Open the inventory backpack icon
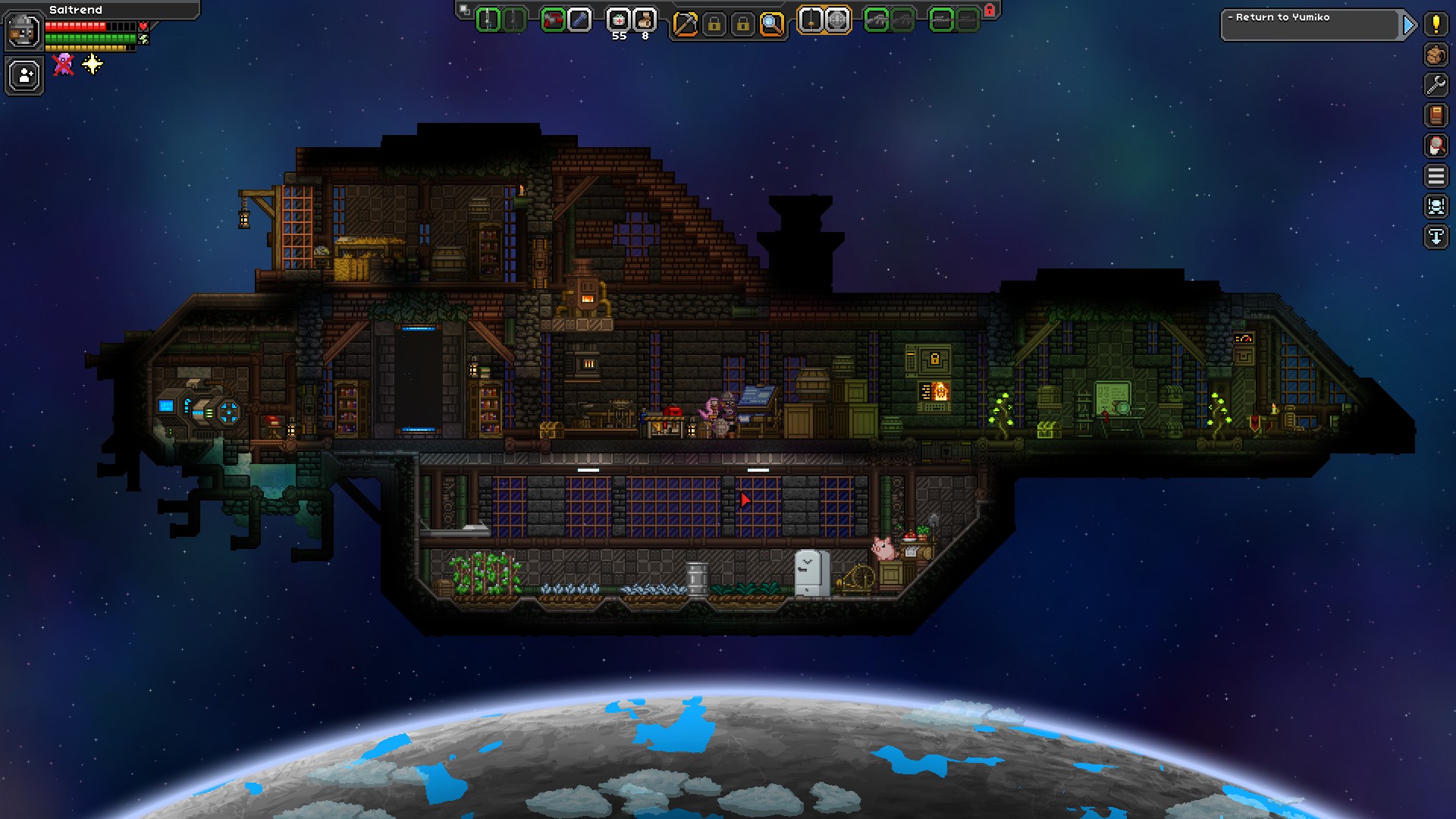Viewport: 1456px width, 819px height. (1436, 55)
